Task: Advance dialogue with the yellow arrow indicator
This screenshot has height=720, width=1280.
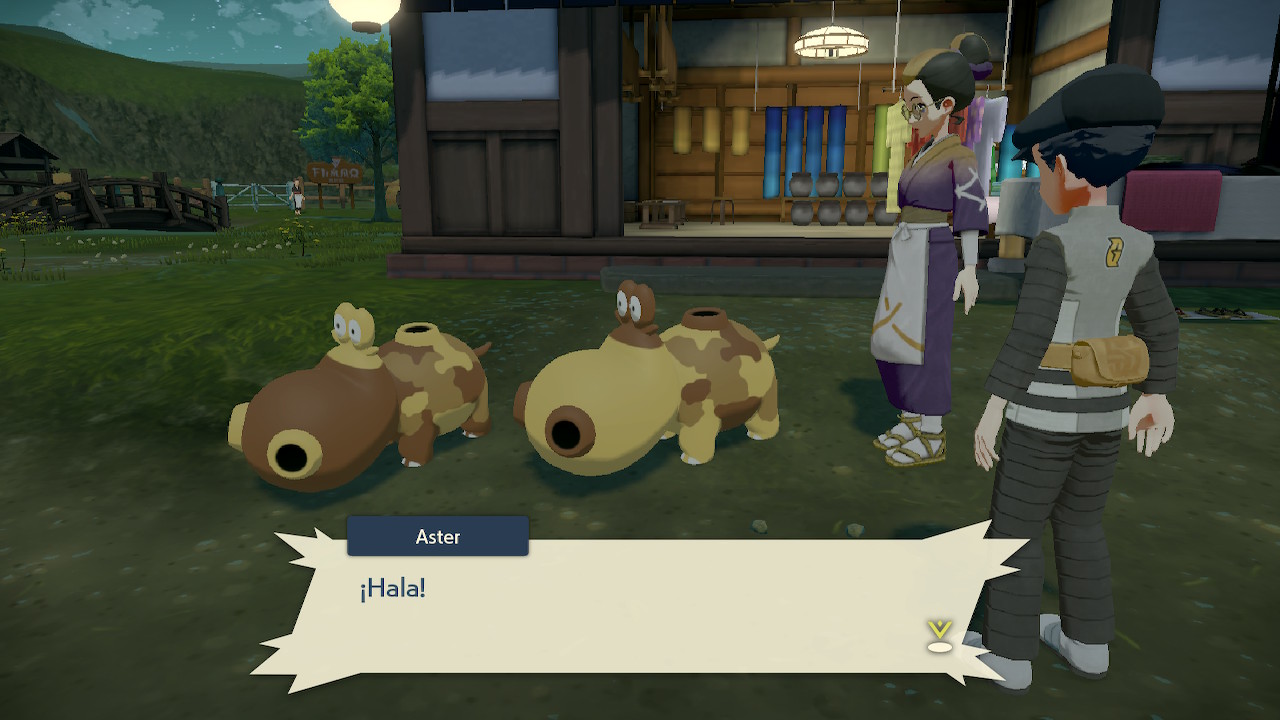Action: 939,636
